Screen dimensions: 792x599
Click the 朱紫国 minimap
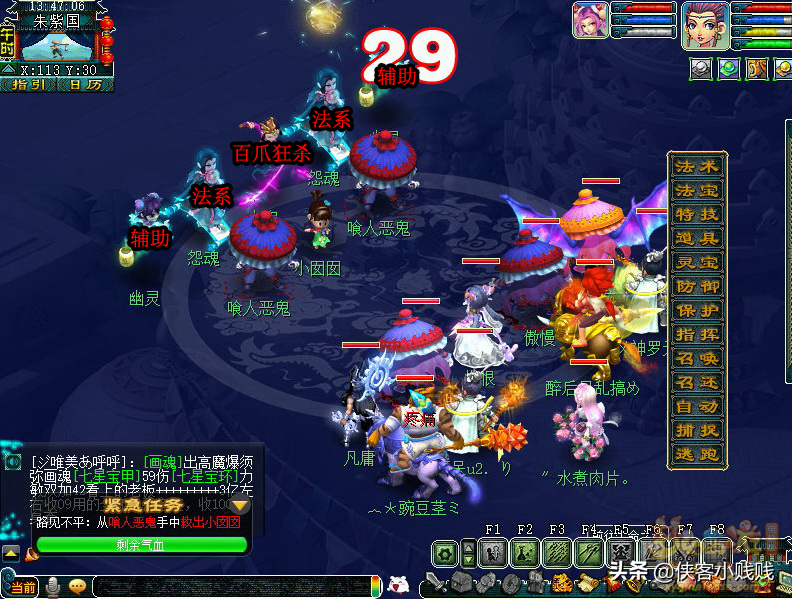tap(57, 45)
